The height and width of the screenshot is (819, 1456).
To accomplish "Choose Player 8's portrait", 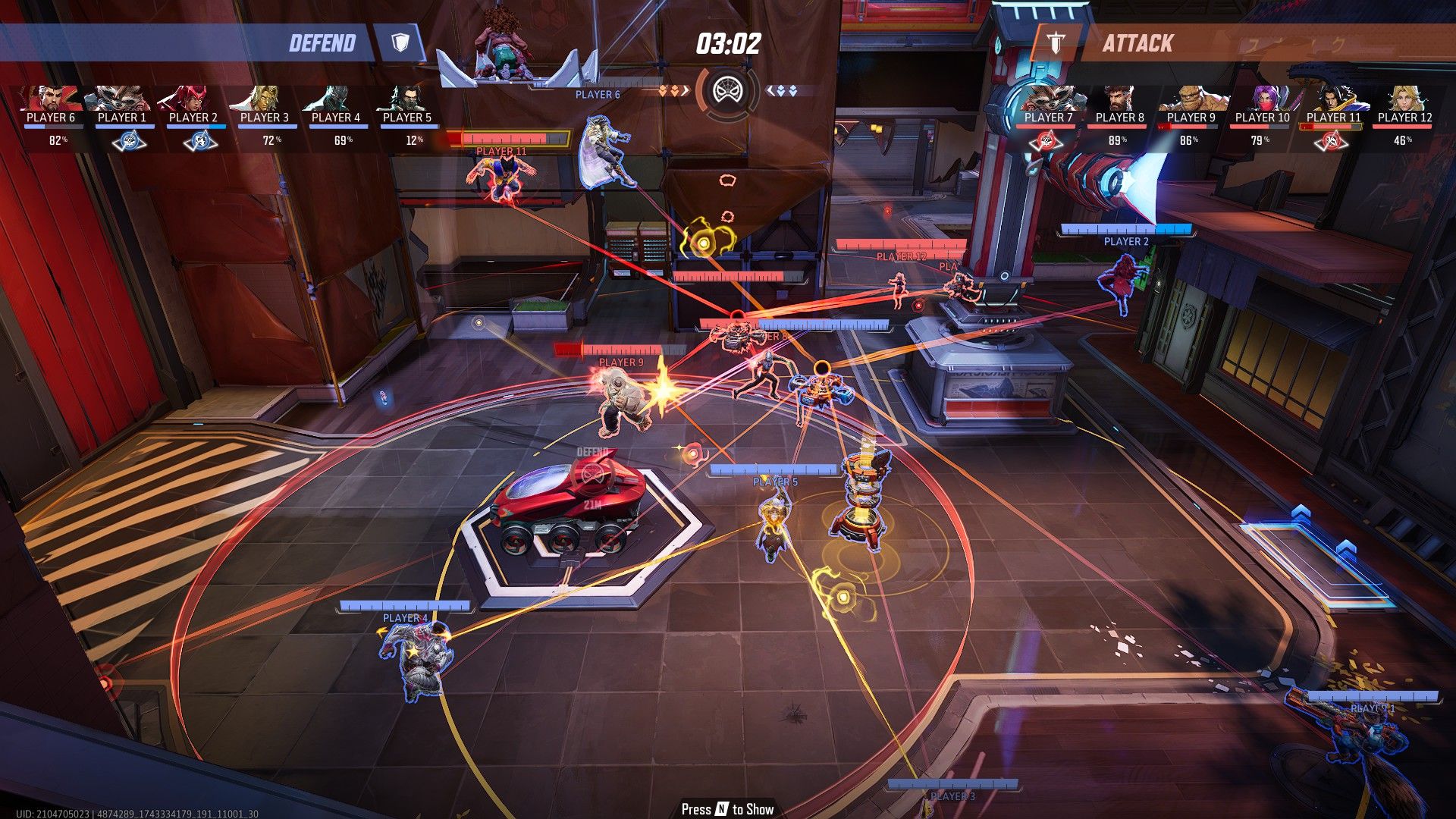I will tap(1120, 99).
